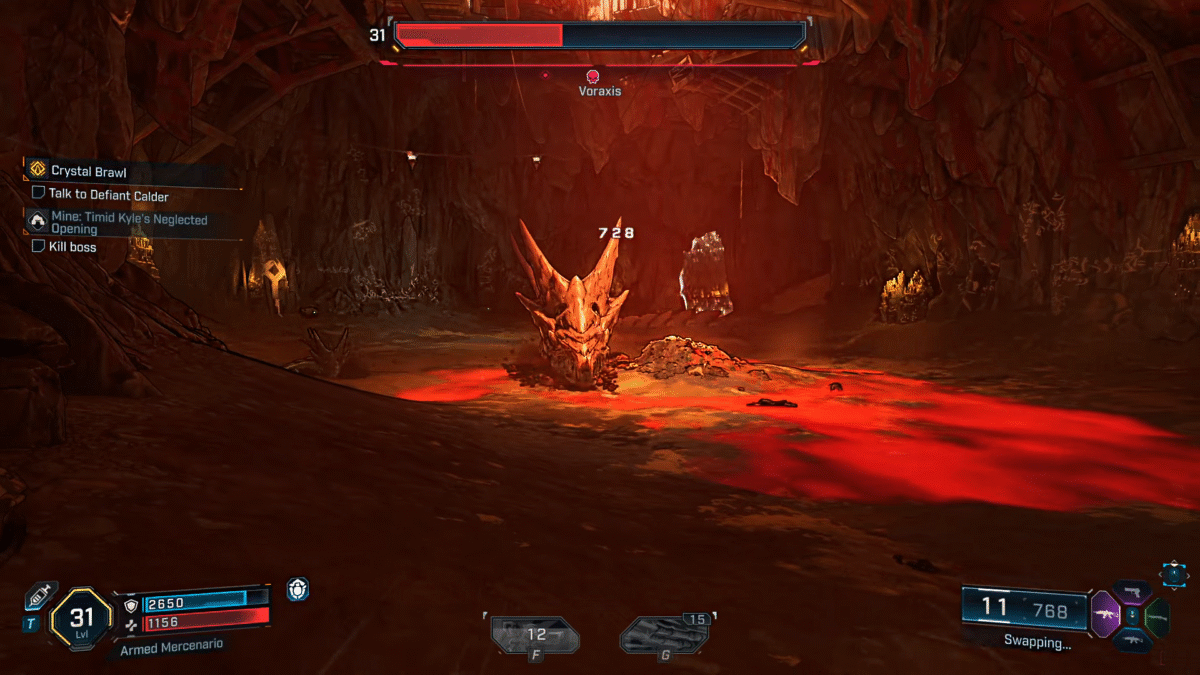1200x675 pixels.
Task: Select the Crystal Brawl mission tracker
Action: [90, 171]
